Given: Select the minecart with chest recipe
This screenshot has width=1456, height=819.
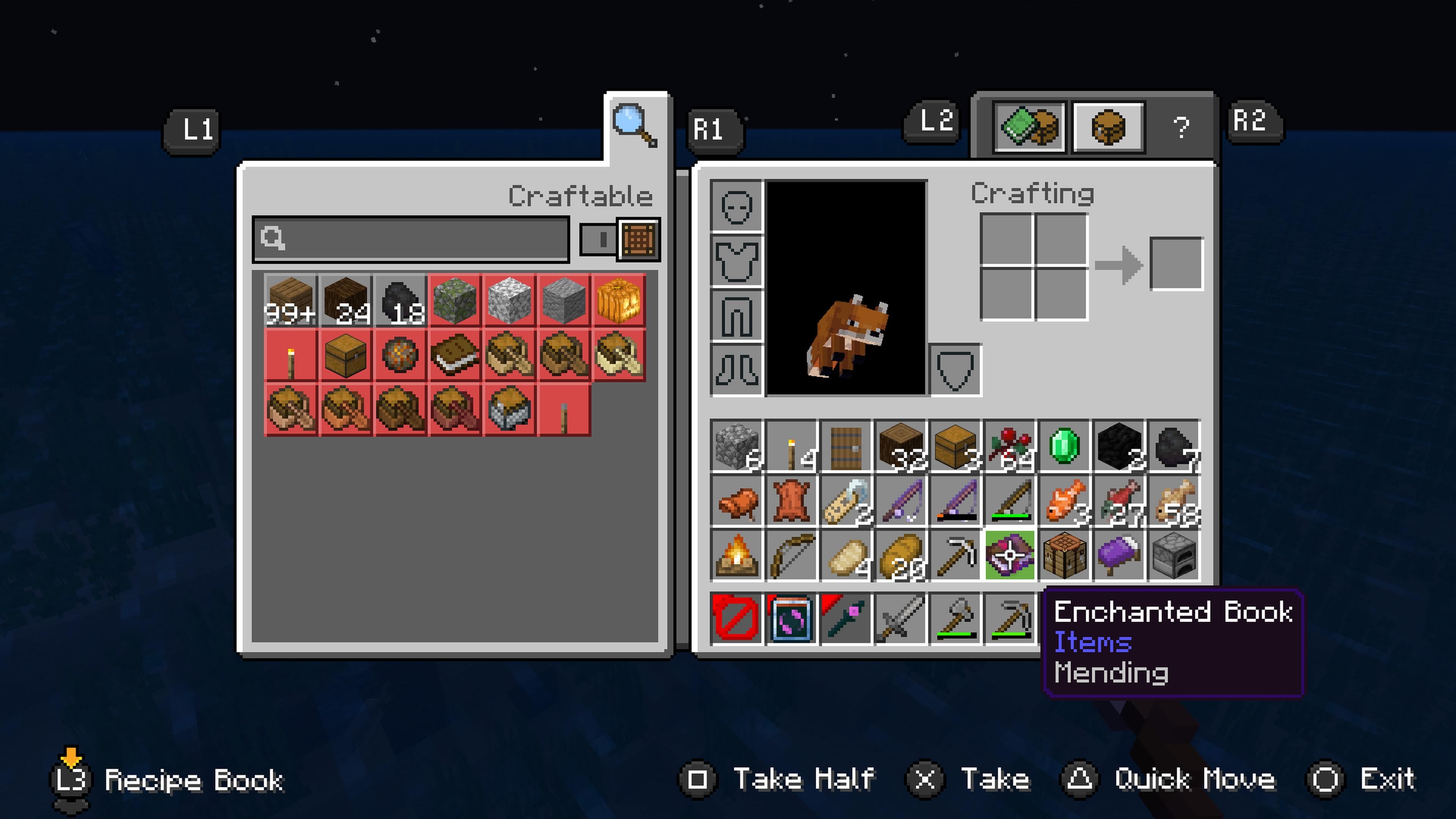Looking at the screenshot, I should [509, 409].
